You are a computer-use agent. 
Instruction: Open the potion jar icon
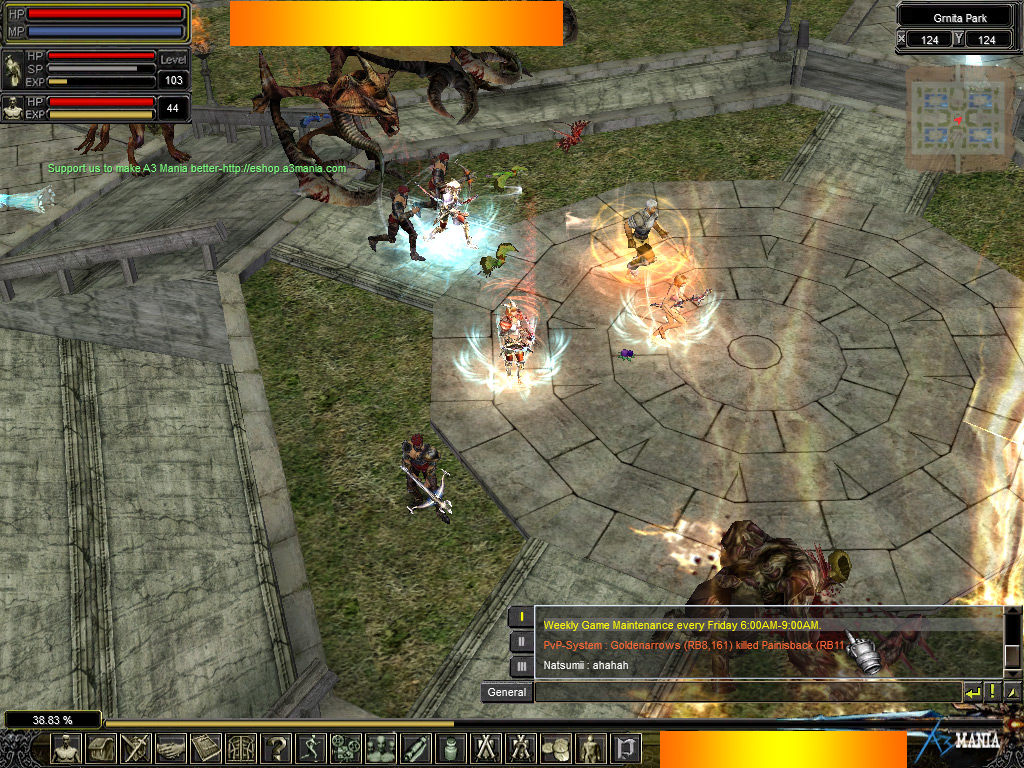[x=451, y=748]
